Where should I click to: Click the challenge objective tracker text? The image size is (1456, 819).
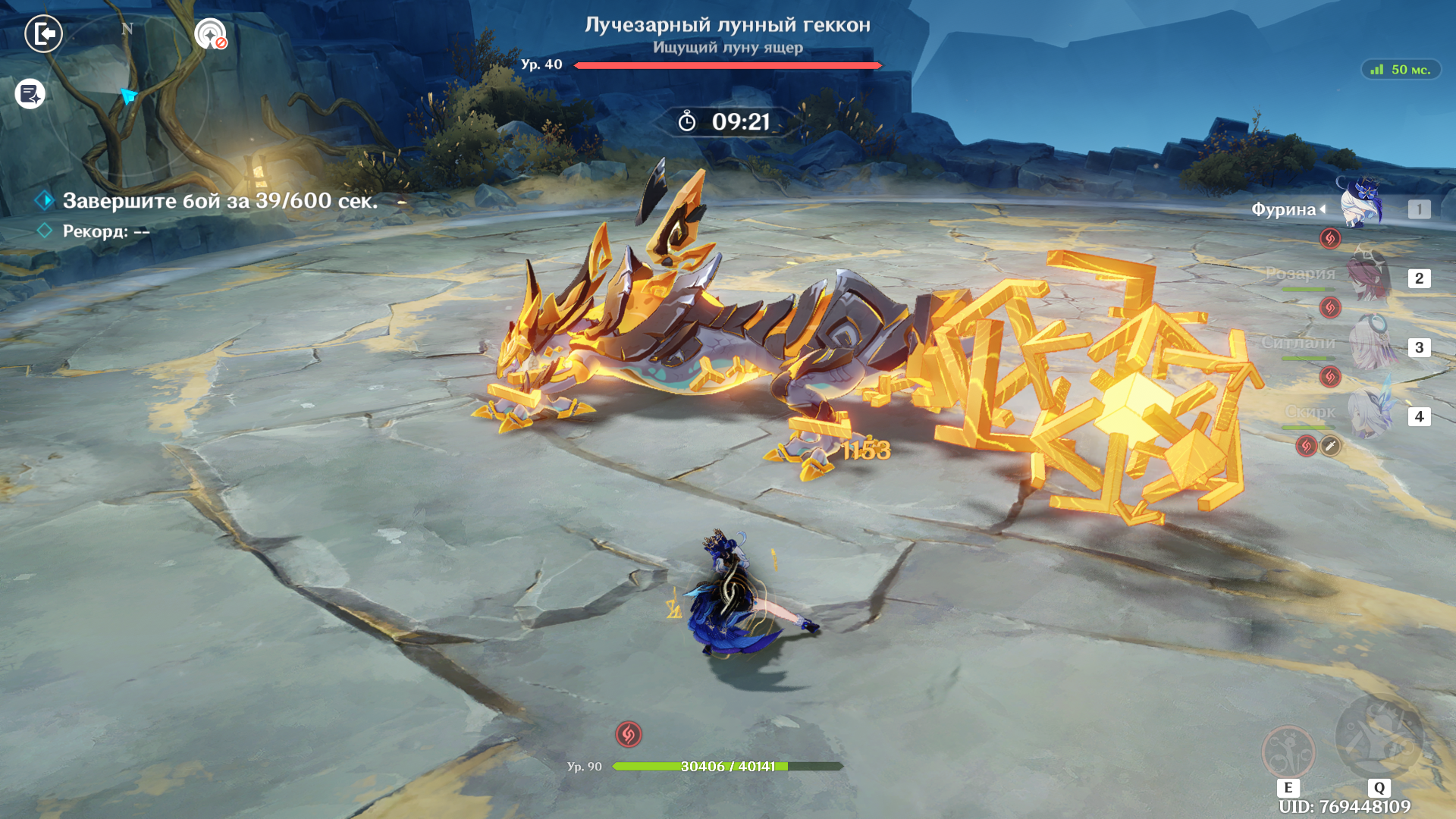coord(220,201)
